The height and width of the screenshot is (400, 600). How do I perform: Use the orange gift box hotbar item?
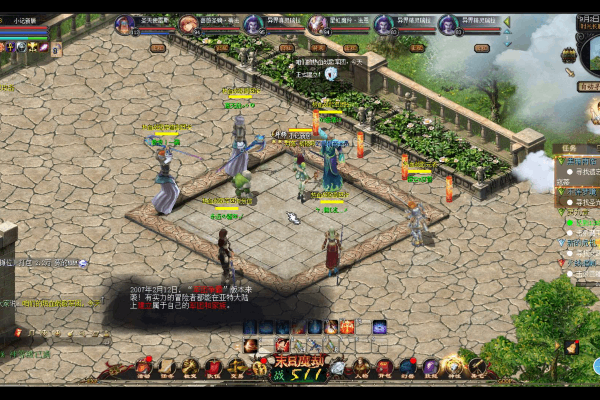click(346, 327)
